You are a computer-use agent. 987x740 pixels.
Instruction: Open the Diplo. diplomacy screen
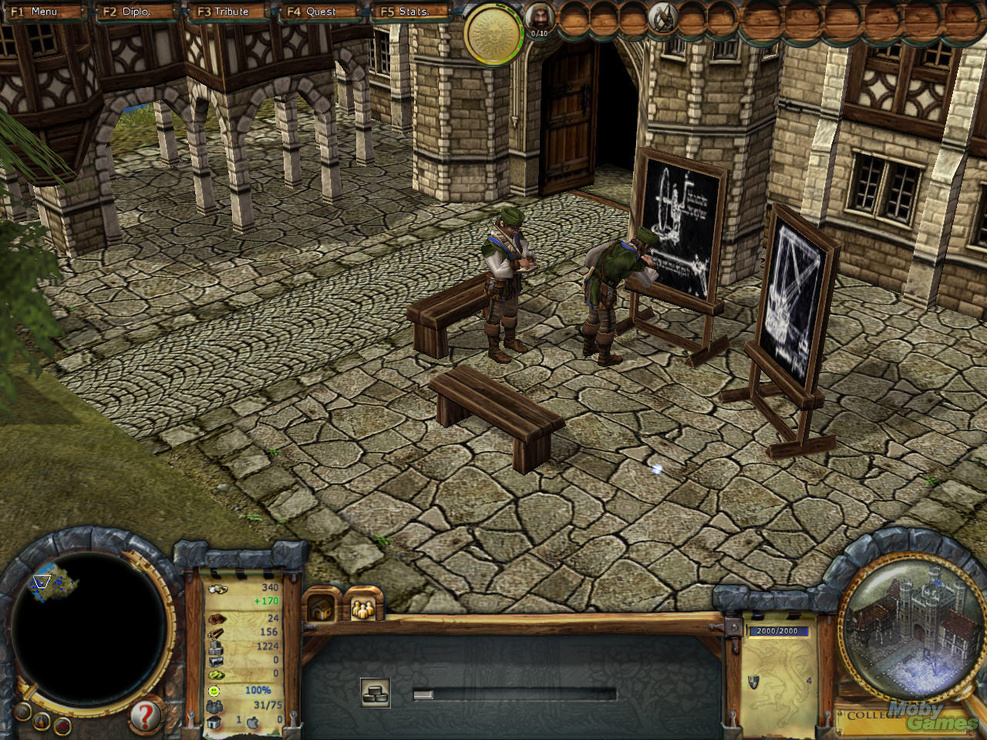(x=135, y=12)
